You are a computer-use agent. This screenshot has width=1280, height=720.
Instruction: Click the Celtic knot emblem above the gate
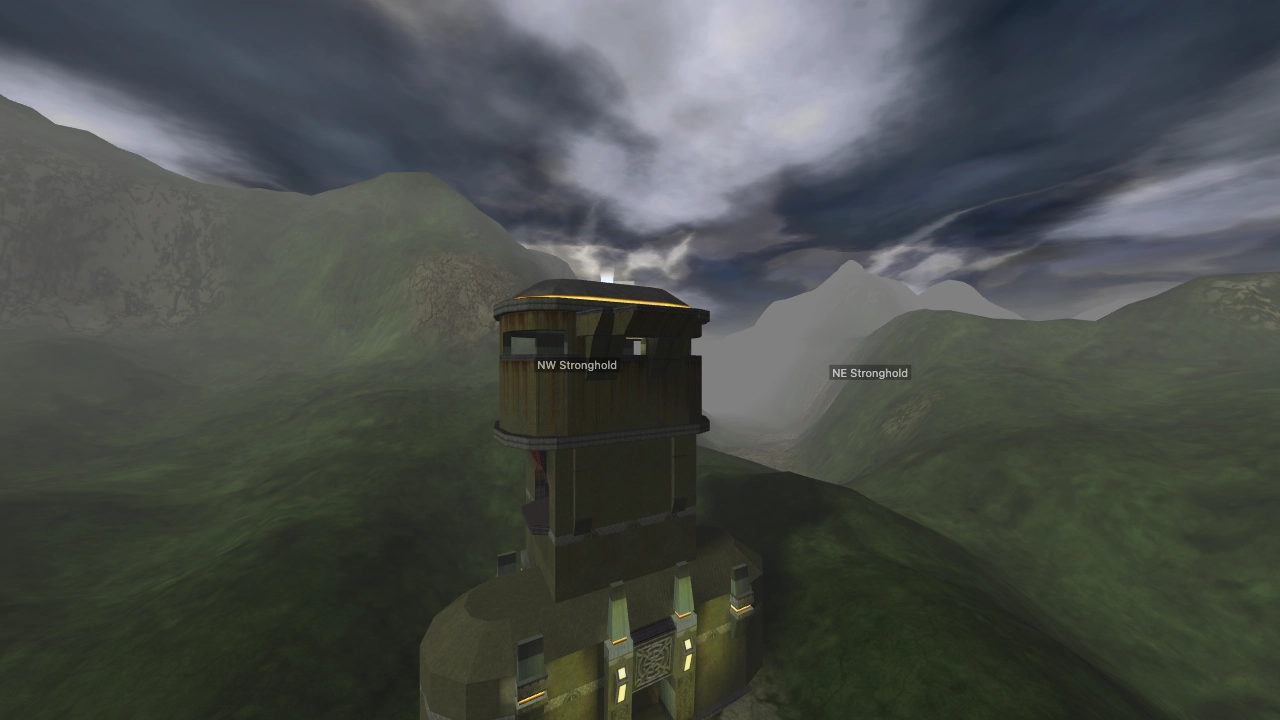point(654,660)
